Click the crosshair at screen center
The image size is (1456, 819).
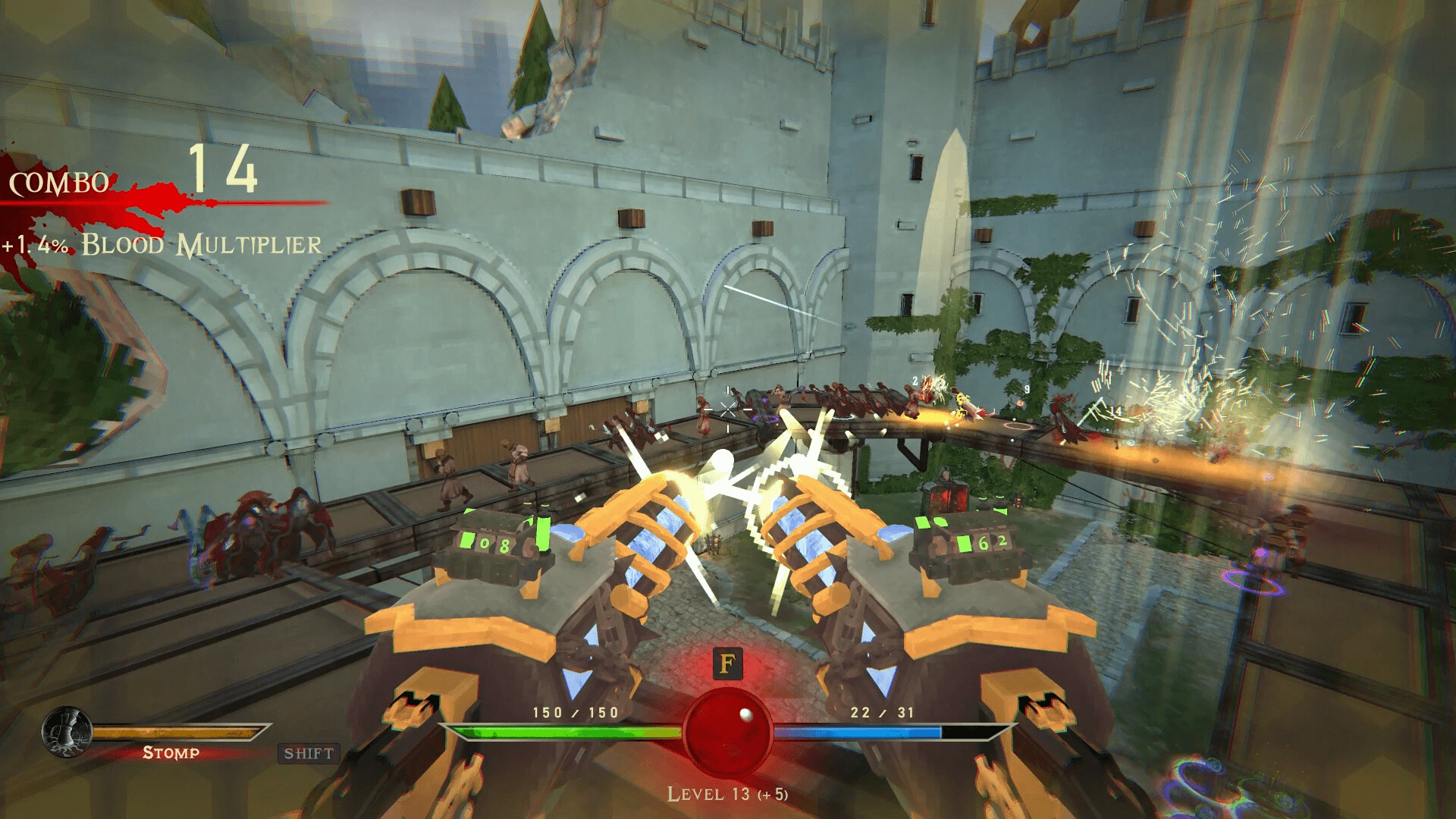[x=726, y=409]
